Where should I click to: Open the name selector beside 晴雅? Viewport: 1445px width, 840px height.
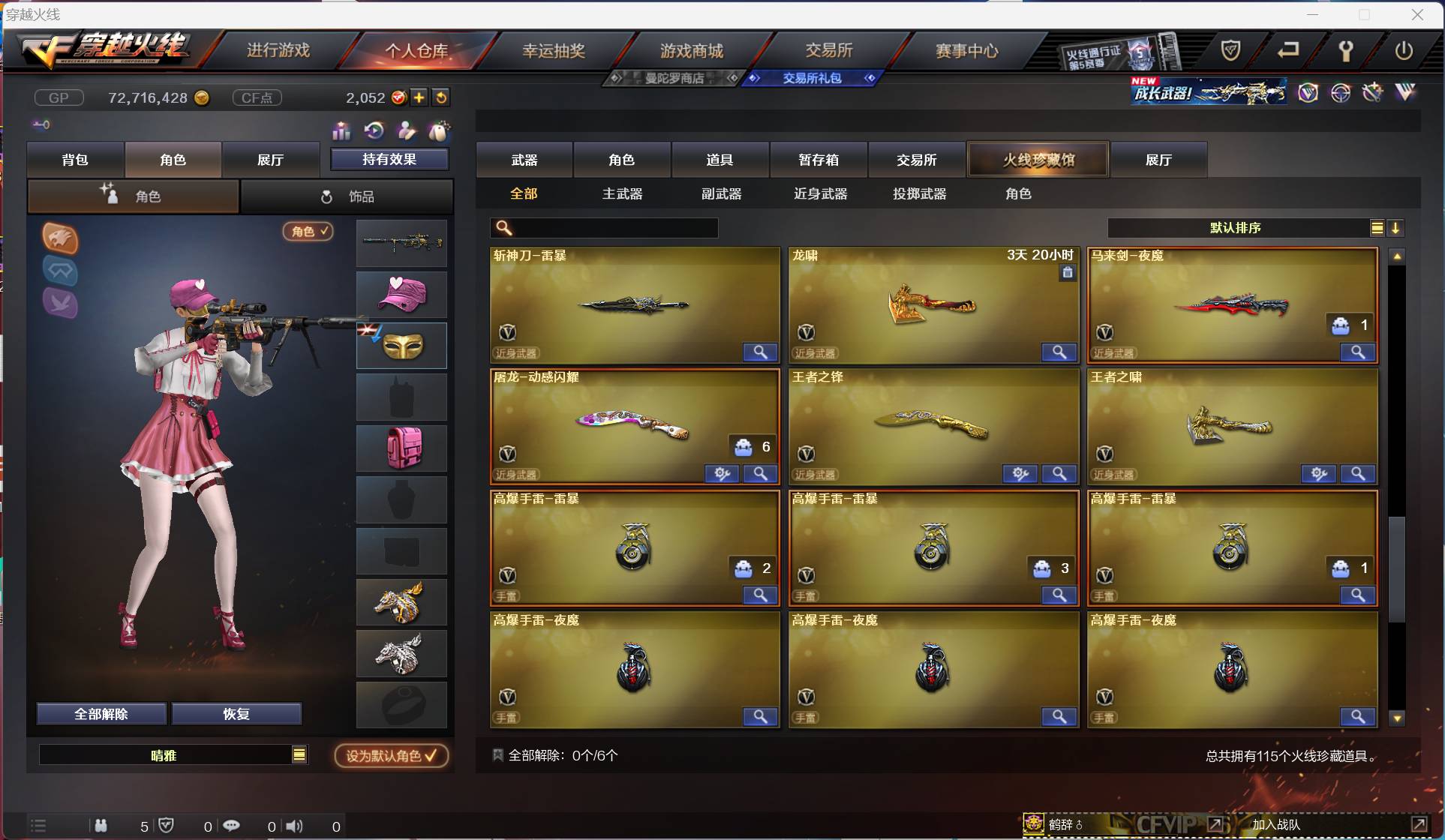coord(299,755)
